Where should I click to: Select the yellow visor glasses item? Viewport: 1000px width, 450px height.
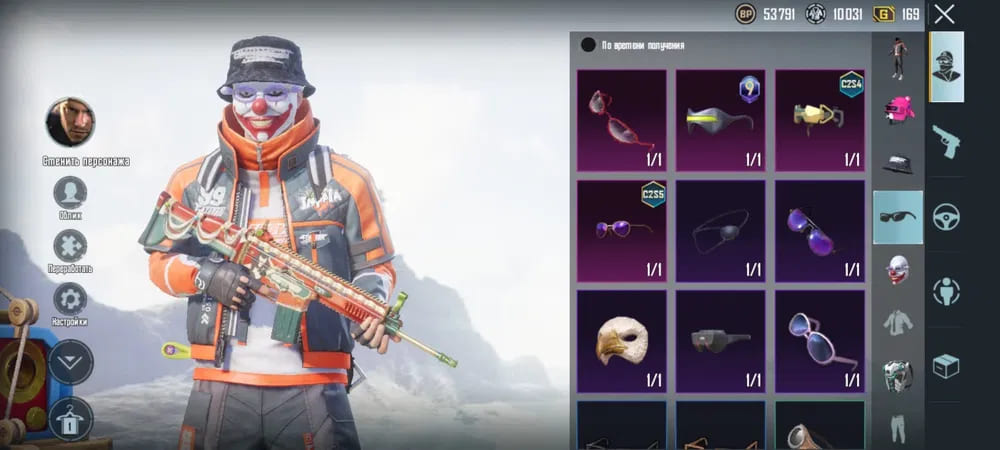pyautogui.click(x=720, y=118)
